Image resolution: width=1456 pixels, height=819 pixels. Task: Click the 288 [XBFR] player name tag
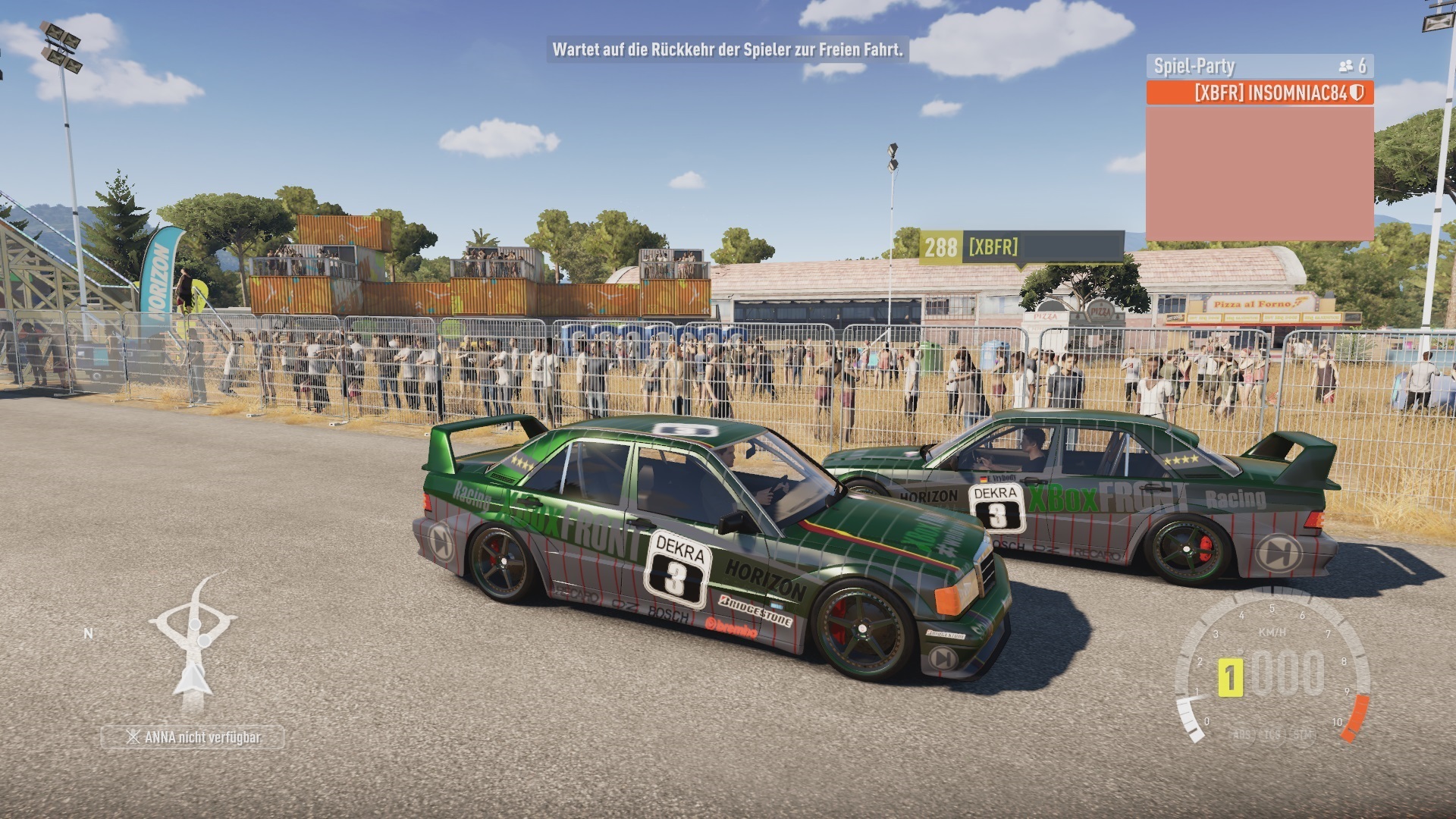tap(1021, 247)
